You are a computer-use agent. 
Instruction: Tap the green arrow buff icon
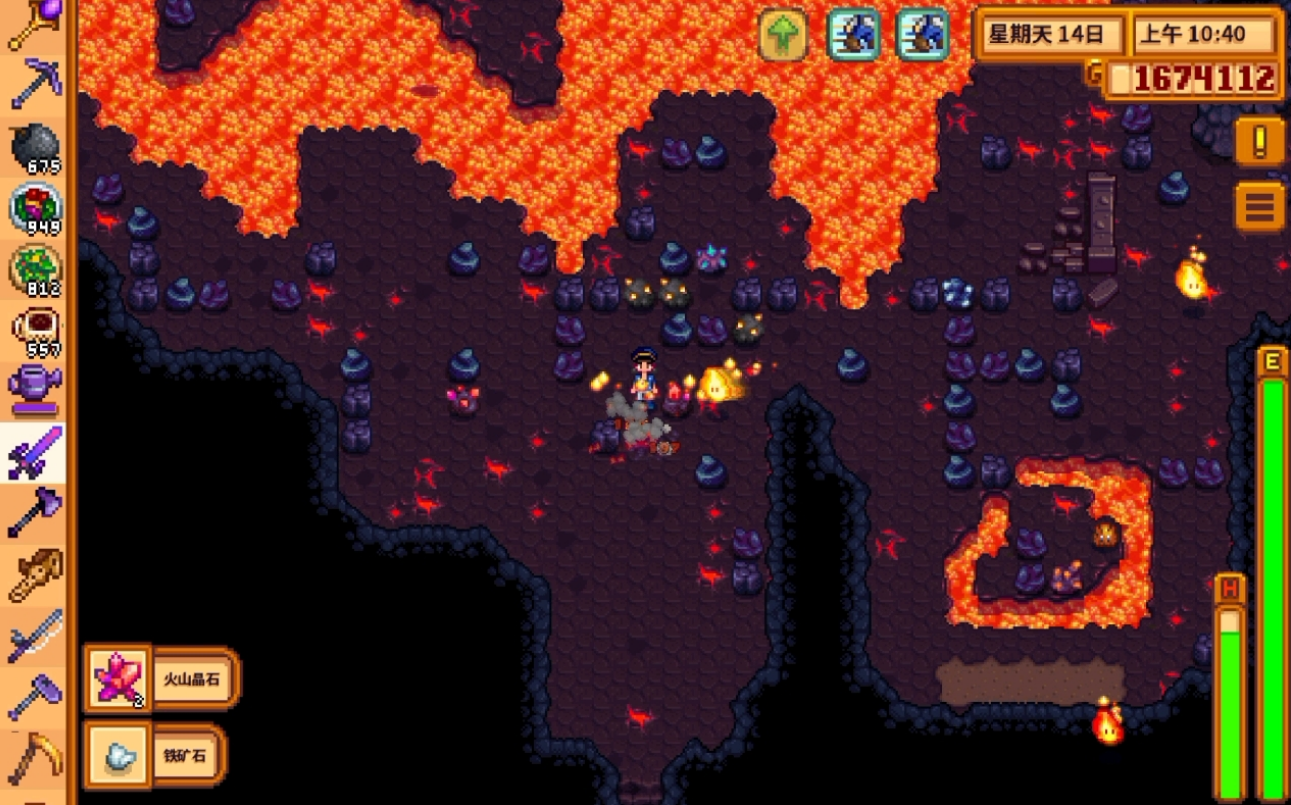(782, 35)
